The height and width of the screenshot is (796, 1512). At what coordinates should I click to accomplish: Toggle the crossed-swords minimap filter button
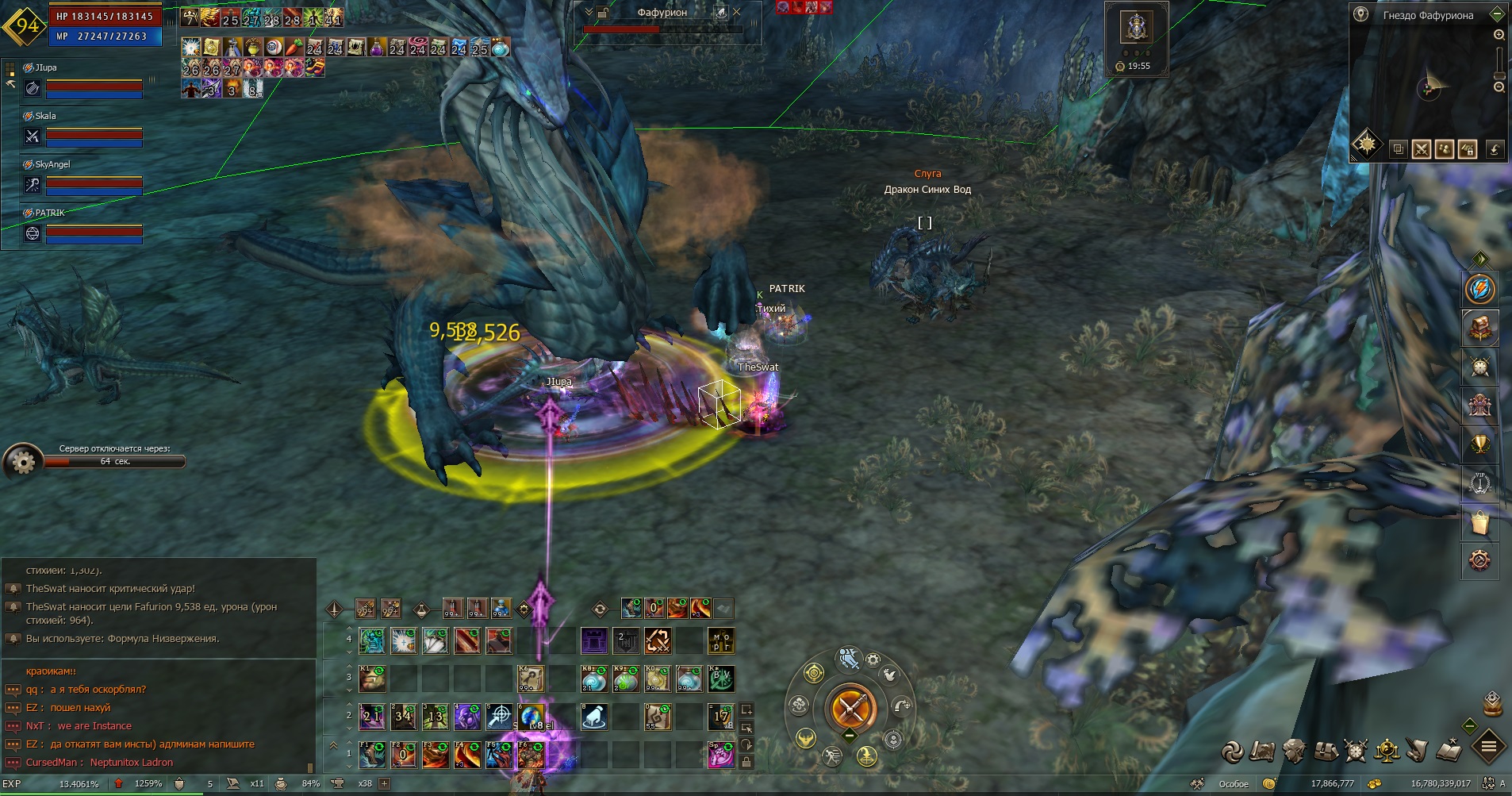[1421, 148]
